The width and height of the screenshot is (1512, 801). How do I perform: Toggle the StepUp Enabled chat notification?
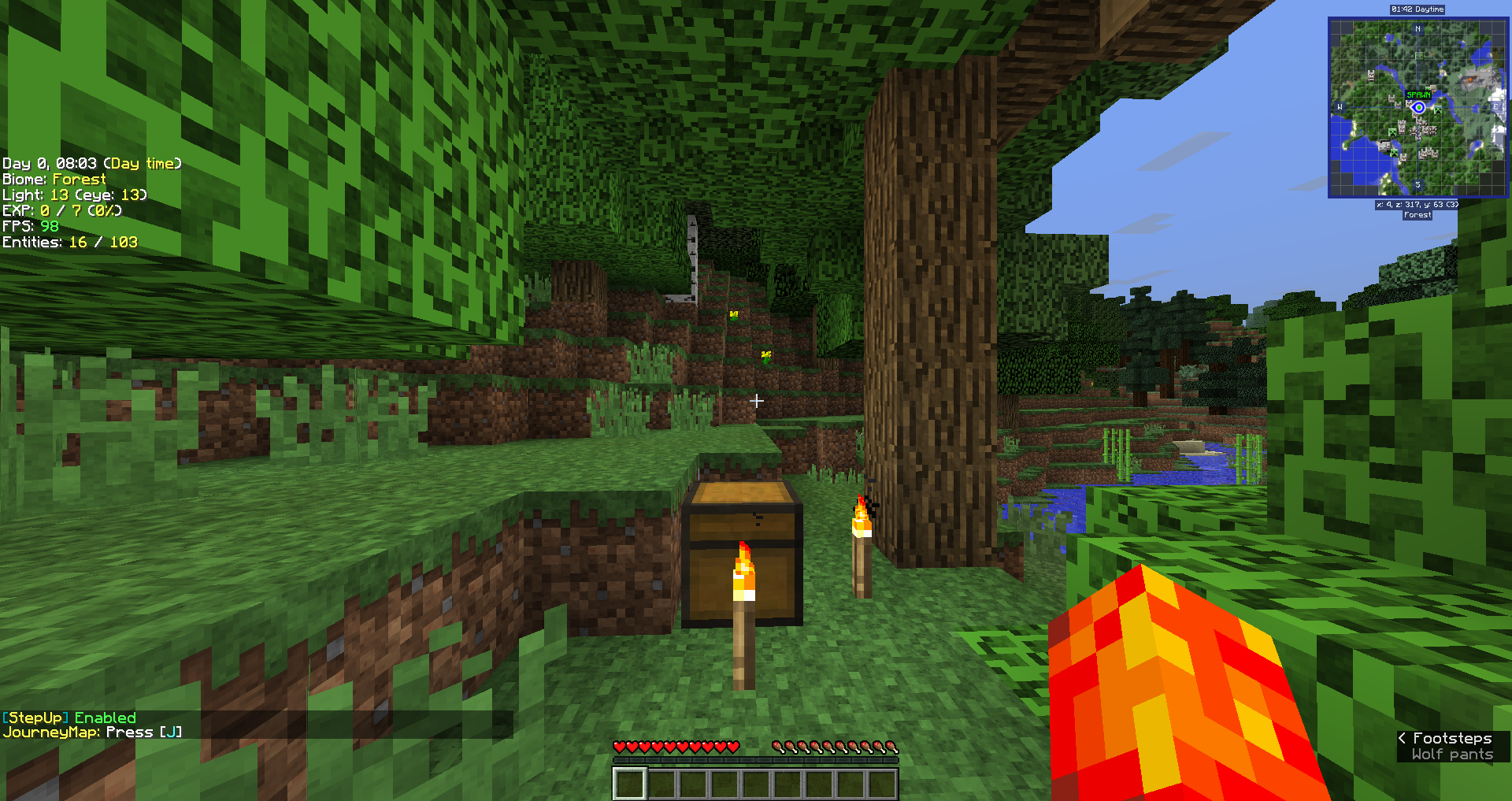(69, 718)
